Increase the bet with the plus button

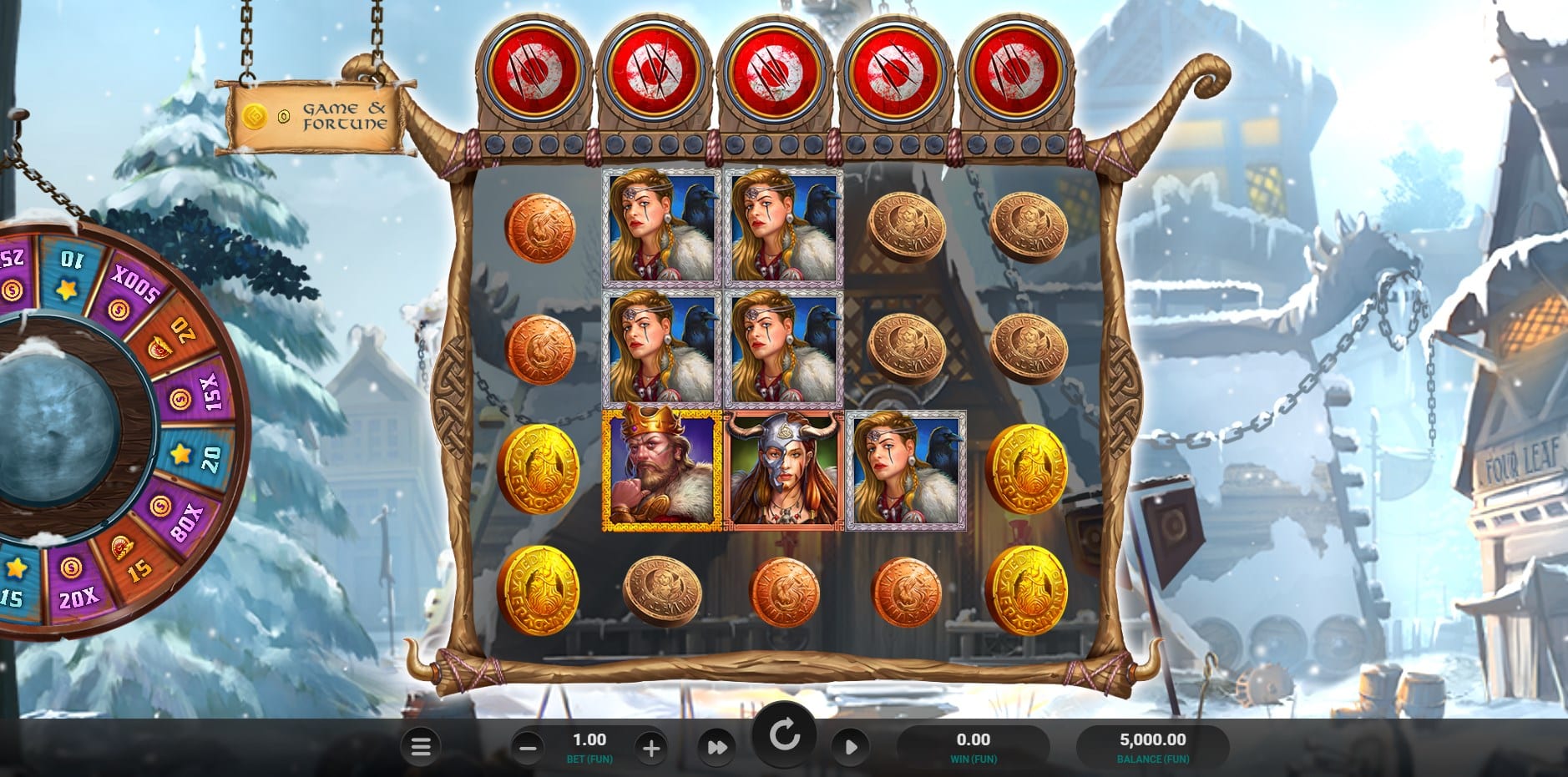[651, 748]
